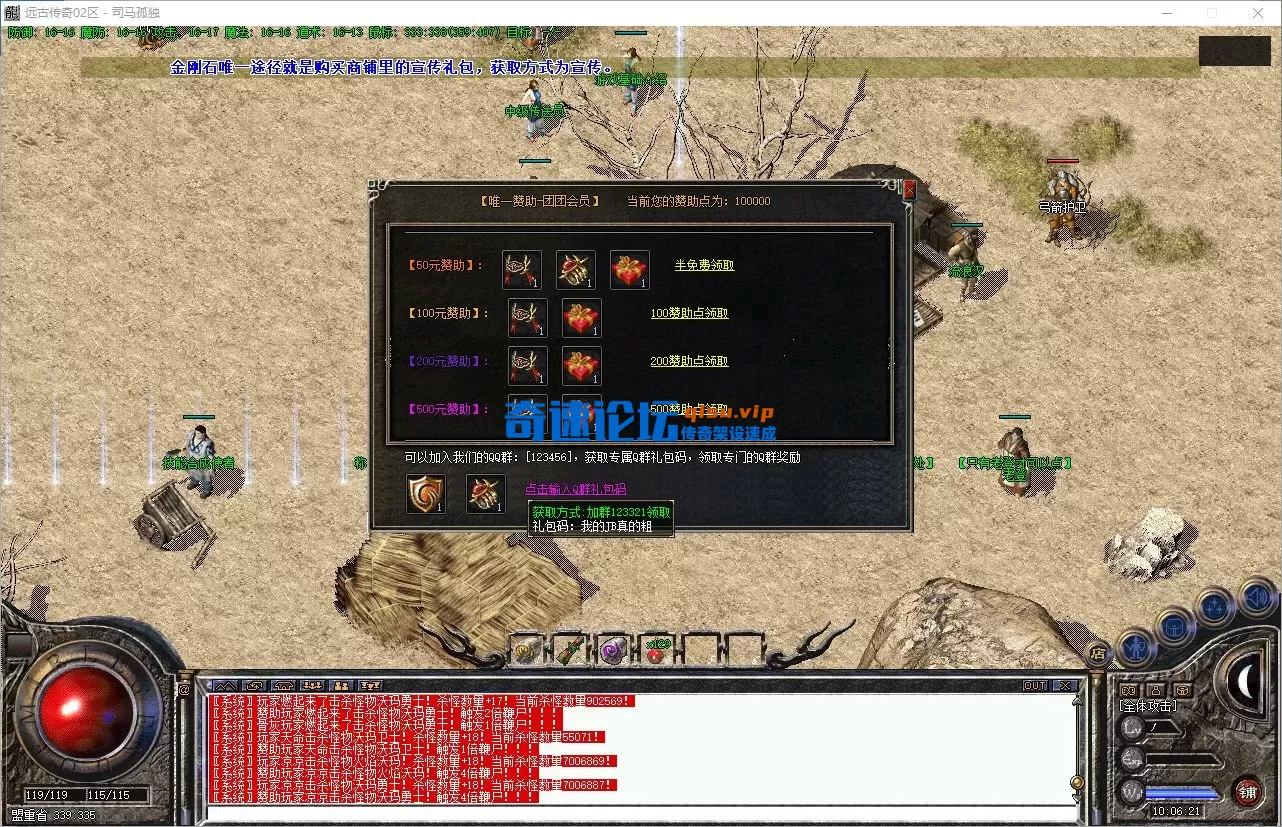
Task: Toggle the [全体攻击] attack mode indicator
Action: pyautogui.click(x=1147, y=705)
